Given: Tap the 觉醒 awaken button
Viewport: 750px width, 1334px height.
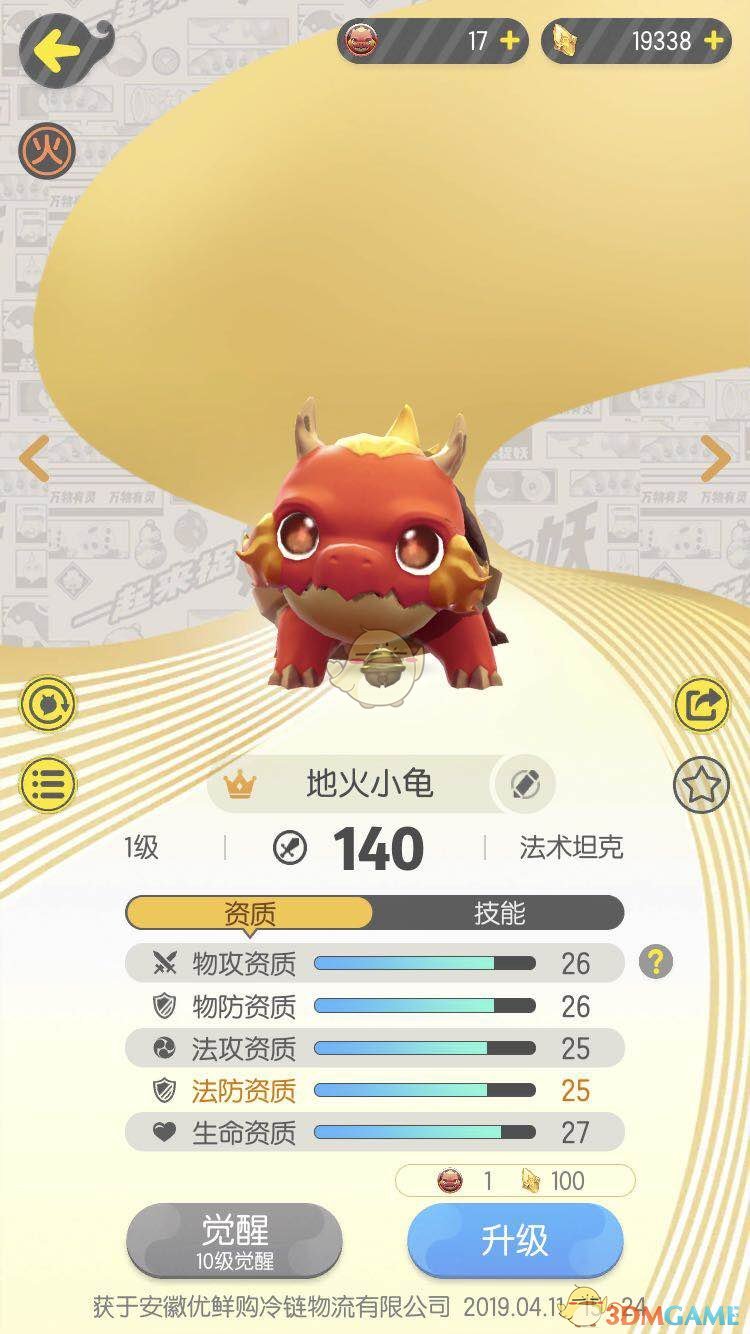Looking at the screenshot, I should point(235,1240).
